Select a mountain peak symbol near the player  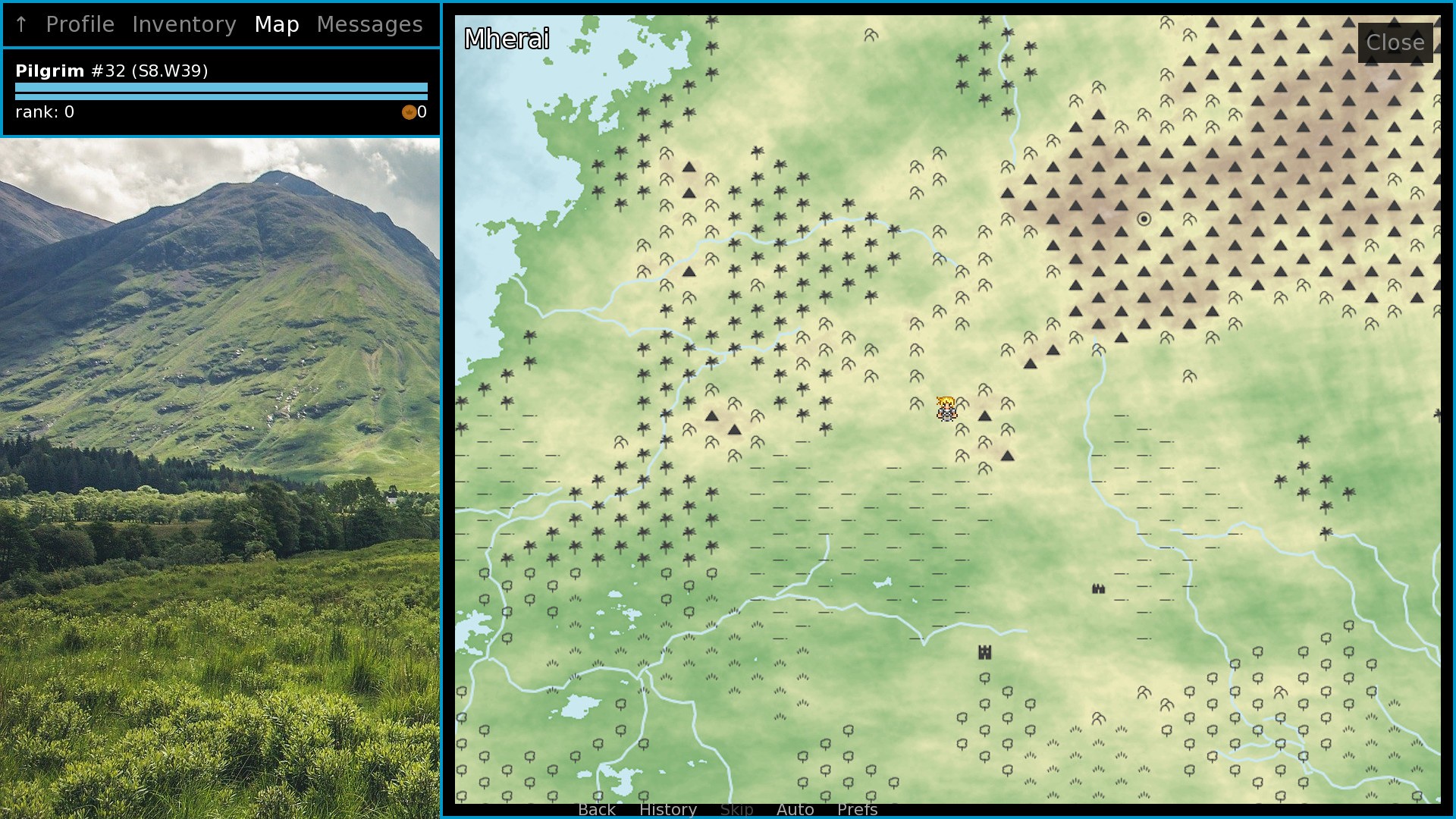point(984,416)
